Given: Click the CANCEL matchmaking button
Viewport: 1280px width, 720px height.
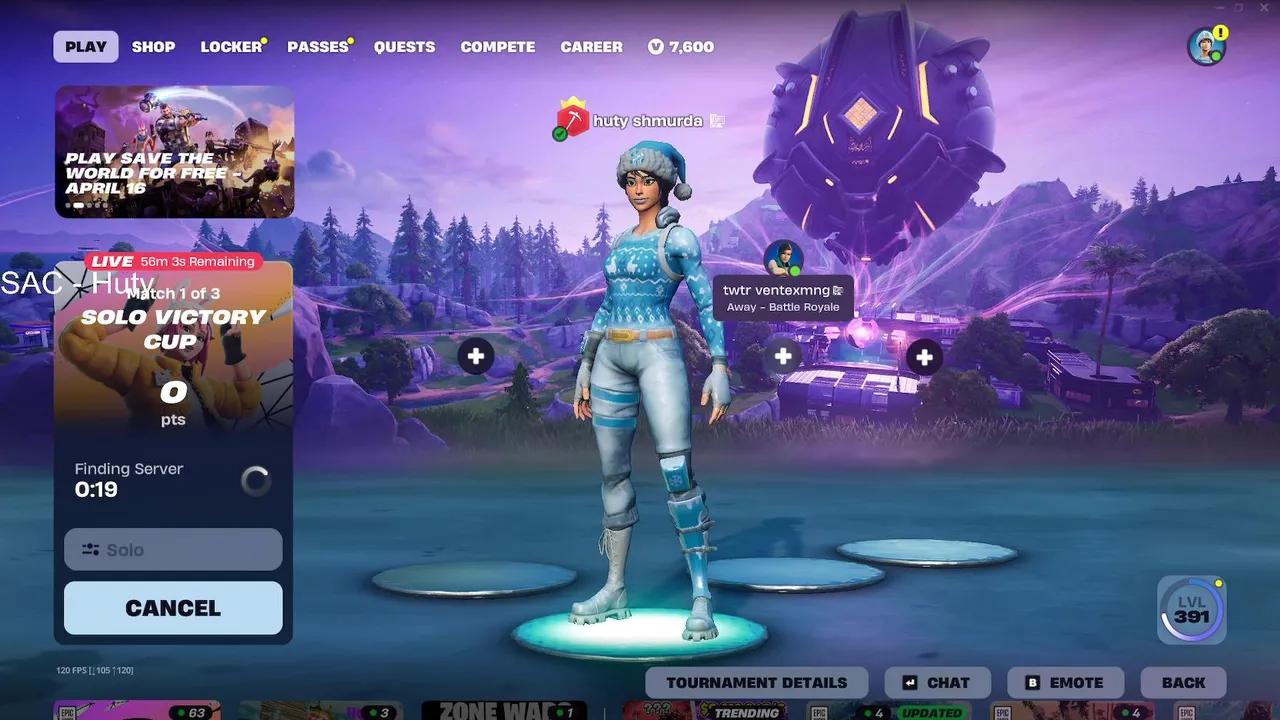Looking at the screenshot, I should click(172, 607).
